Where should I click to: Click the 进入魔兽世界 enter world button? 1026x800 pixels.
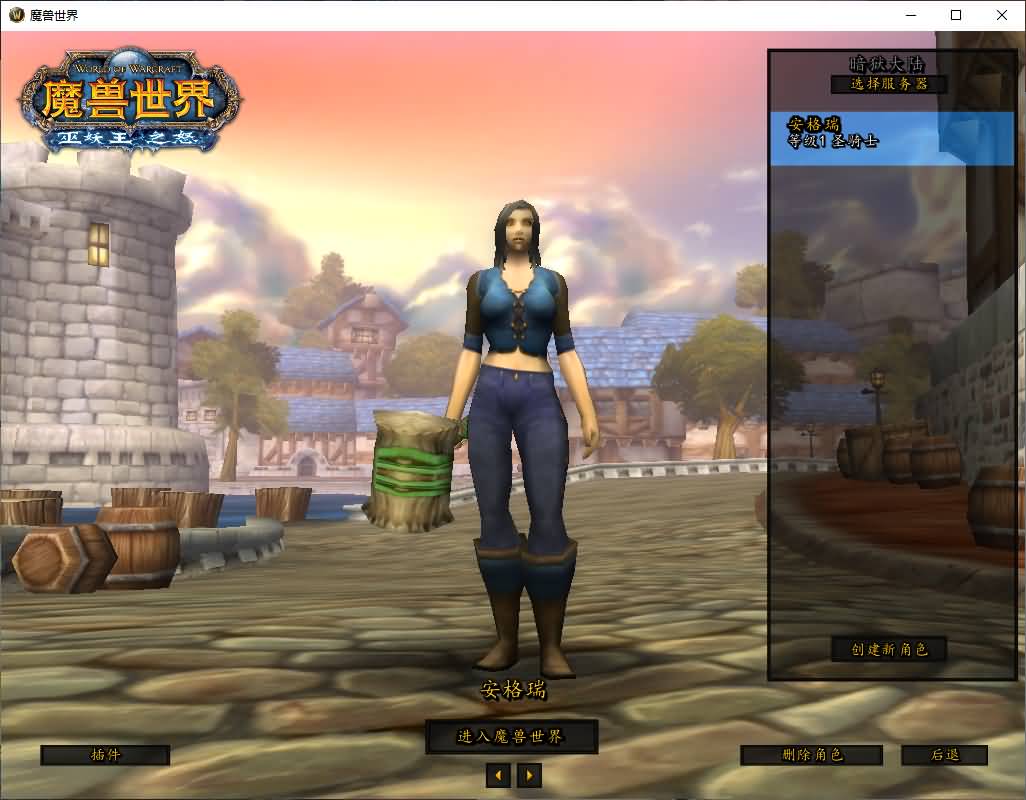(511, 737)
